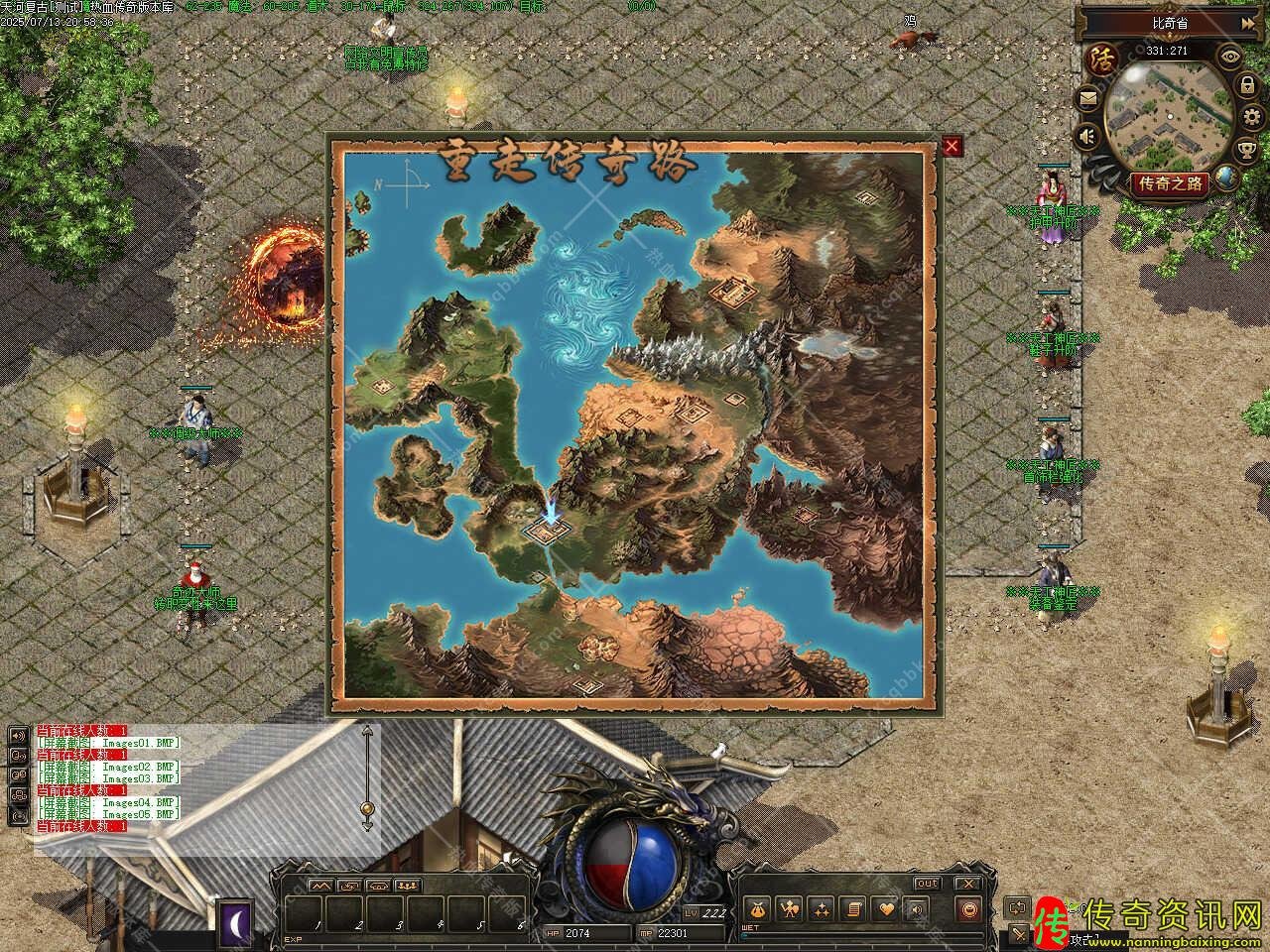Click the chat scrollbar knob
Viewport: 1270px width, 952px height.
coord(367,808)
